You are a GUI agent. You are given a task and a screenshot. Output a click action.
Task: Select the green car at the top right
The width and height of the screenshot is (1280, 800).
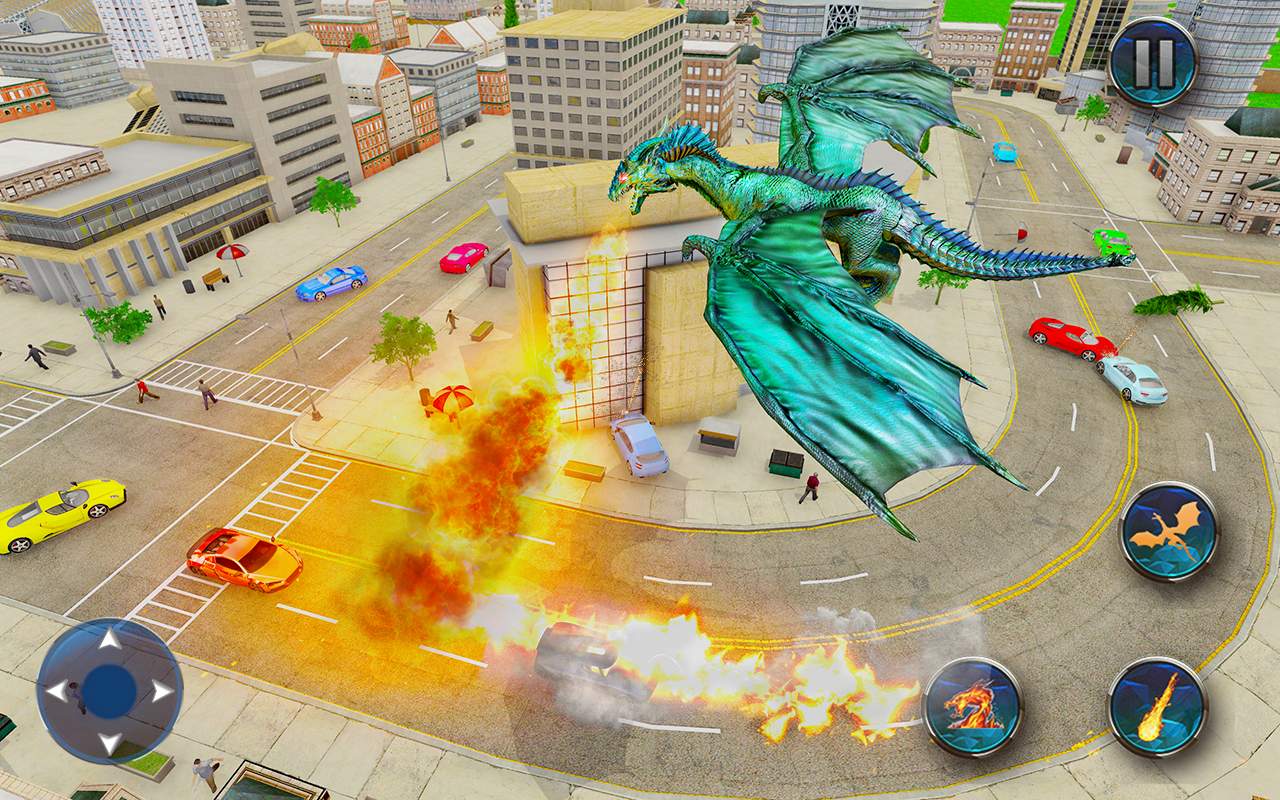pyautogui.click(x=1108, y=240)
